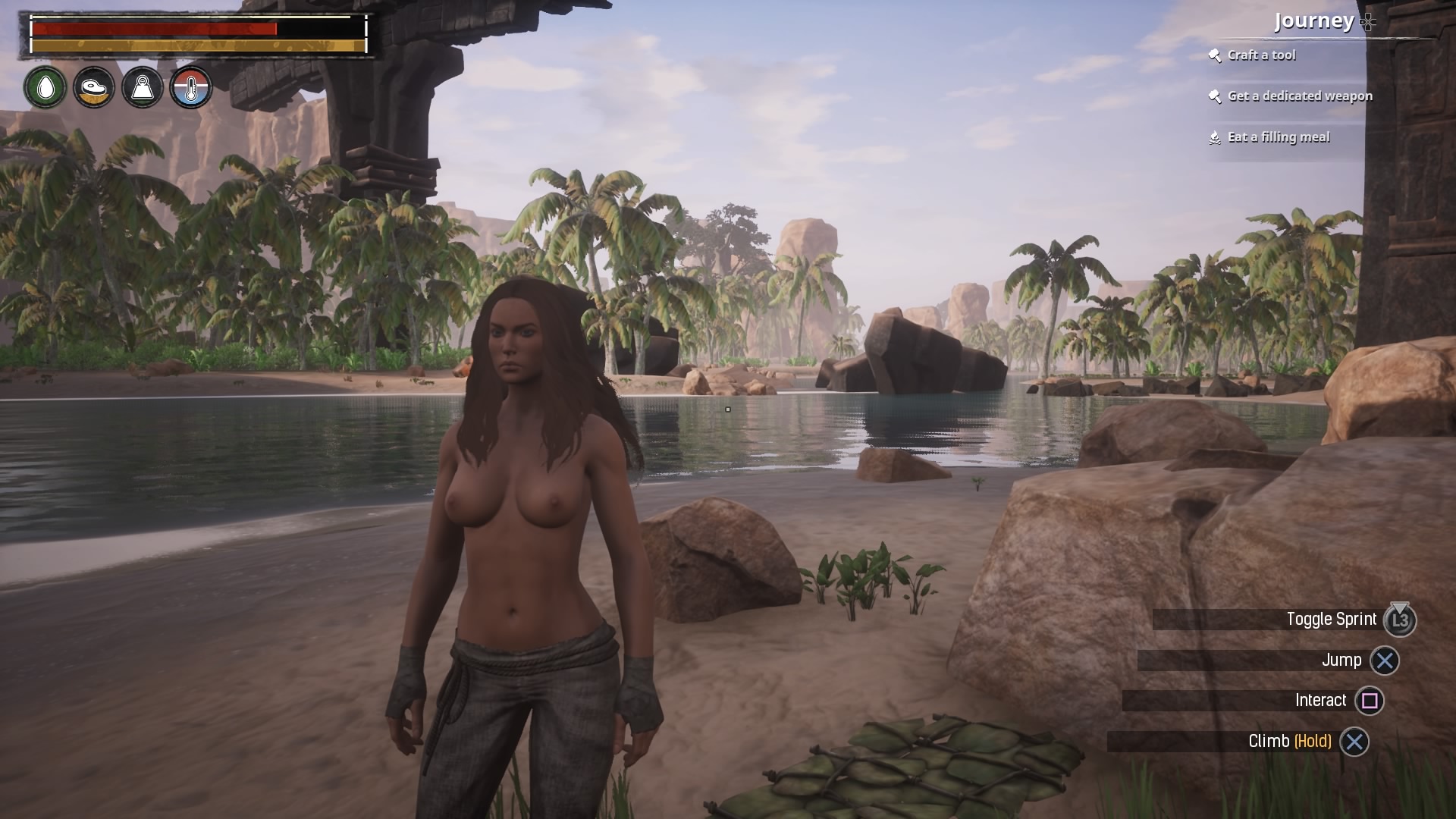Click the "Eat a filling meal" objective
Viewport: 1456px width, 819px height.
click(1278, 137)
